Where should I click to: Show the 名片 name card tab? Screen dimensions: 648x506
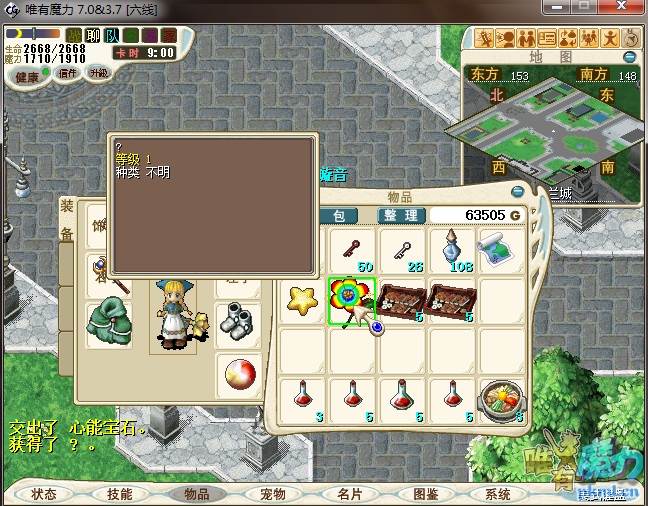pyautogui.click(x=349, y=494)
